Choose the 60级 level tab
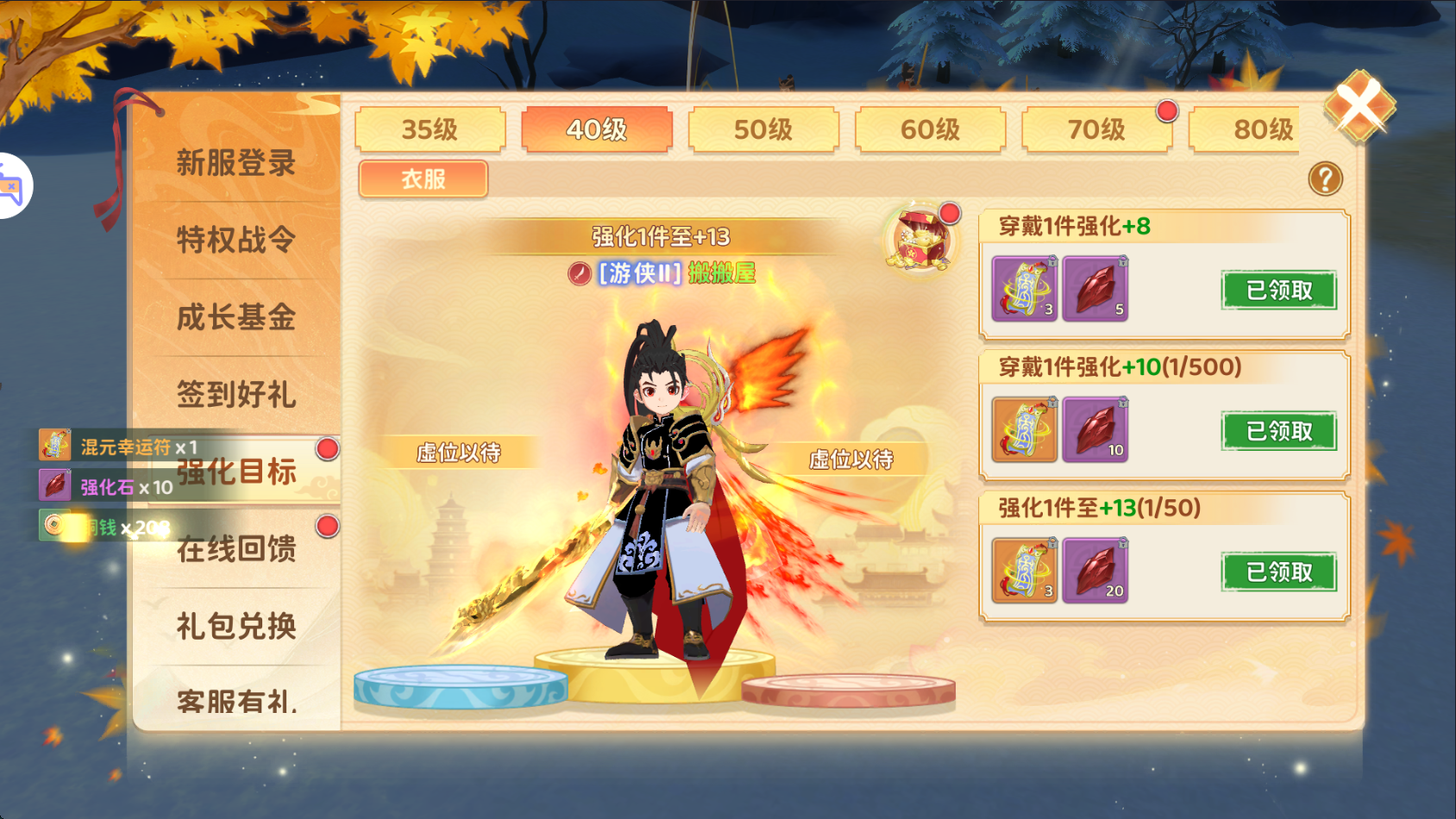The image size is (1456, 819). coord(930,130)
